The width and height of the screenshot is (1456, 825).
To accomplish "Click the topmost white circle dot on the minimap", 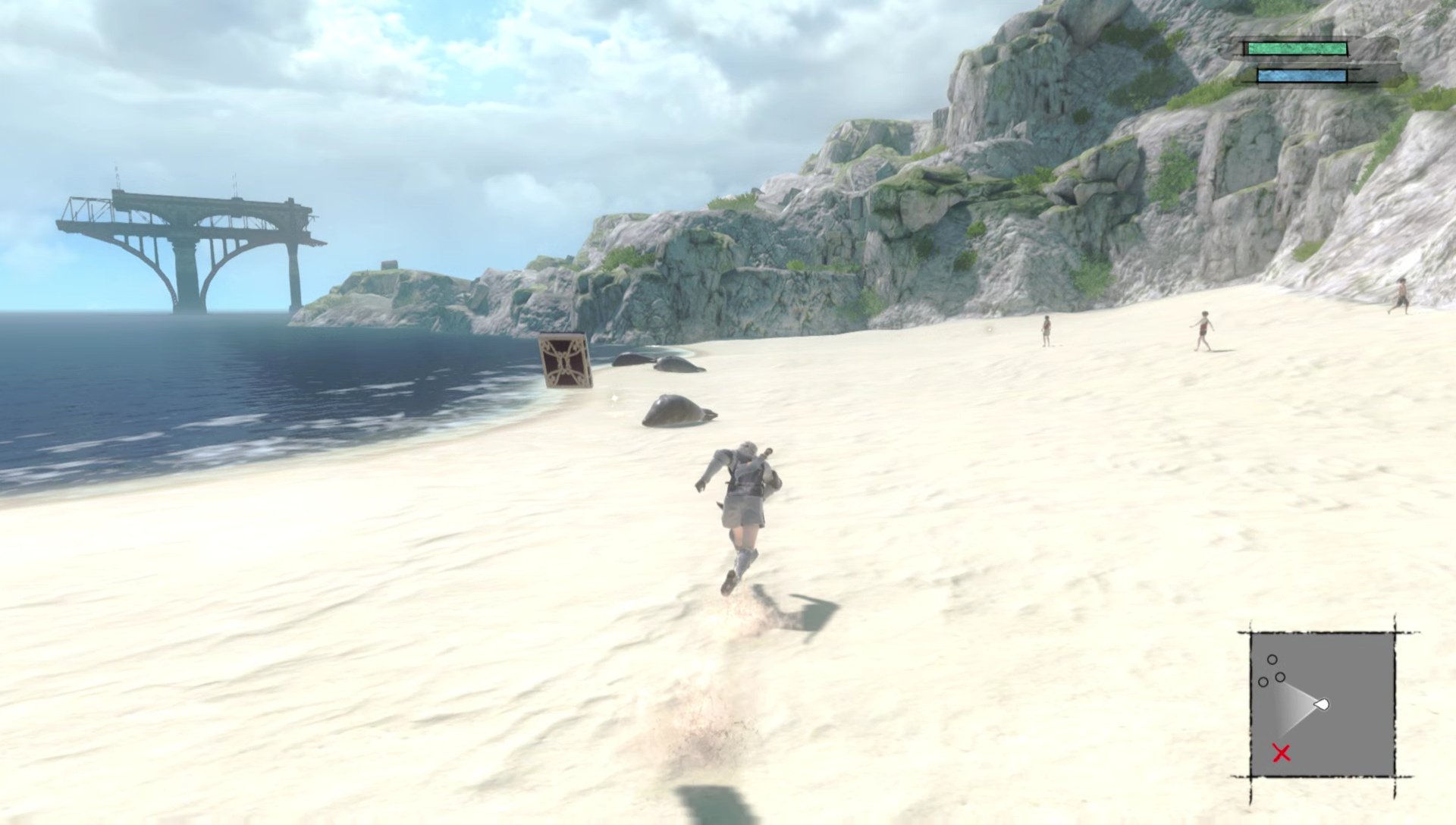I will [x=1272, y=660].
